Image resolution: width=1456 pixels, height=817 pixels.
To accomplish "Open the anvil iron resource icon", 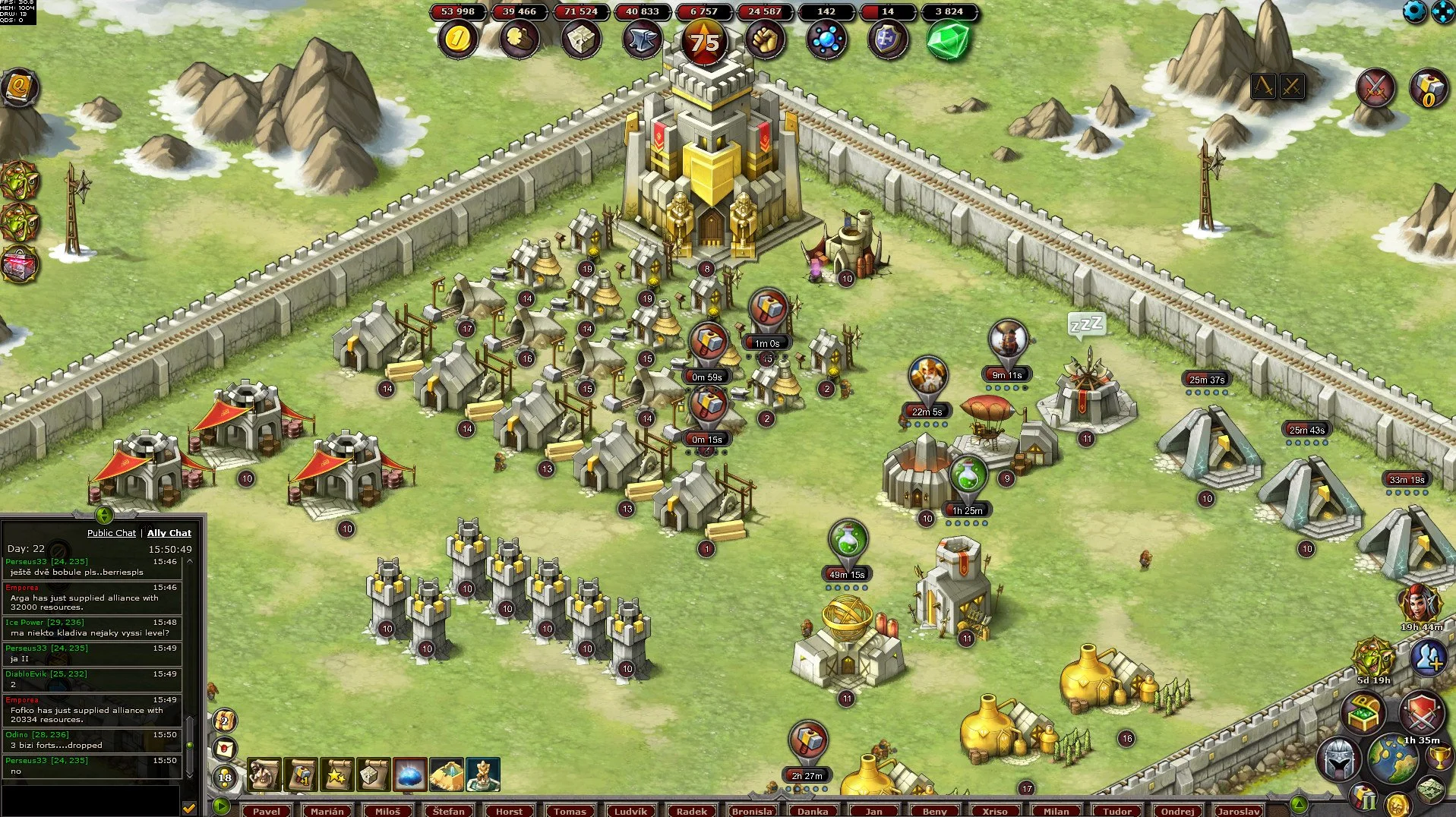I will point(640,37).
